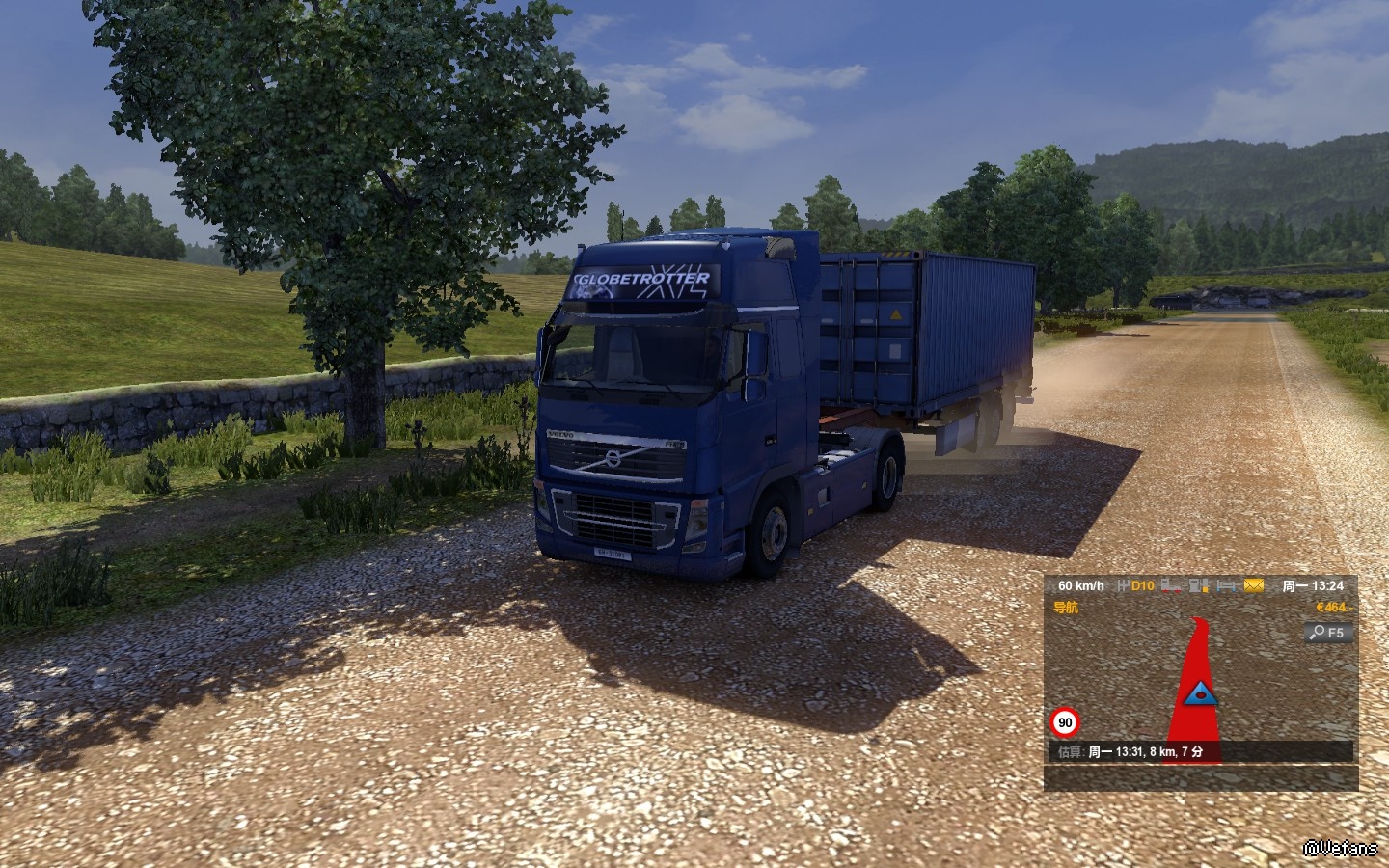Click the fuel pump indicator icon
This screenshot has width=1389, height=868.
point(1198,585)
